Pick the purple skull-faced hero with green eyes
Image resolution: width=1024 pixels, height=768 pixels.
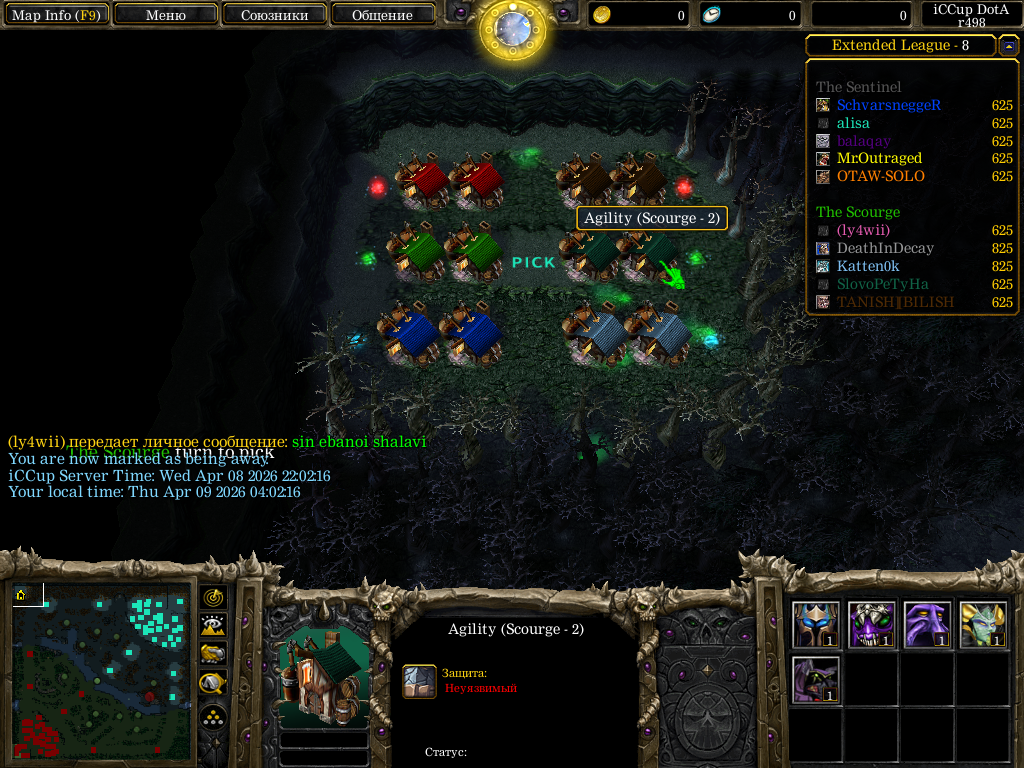[x=872, y=625]
